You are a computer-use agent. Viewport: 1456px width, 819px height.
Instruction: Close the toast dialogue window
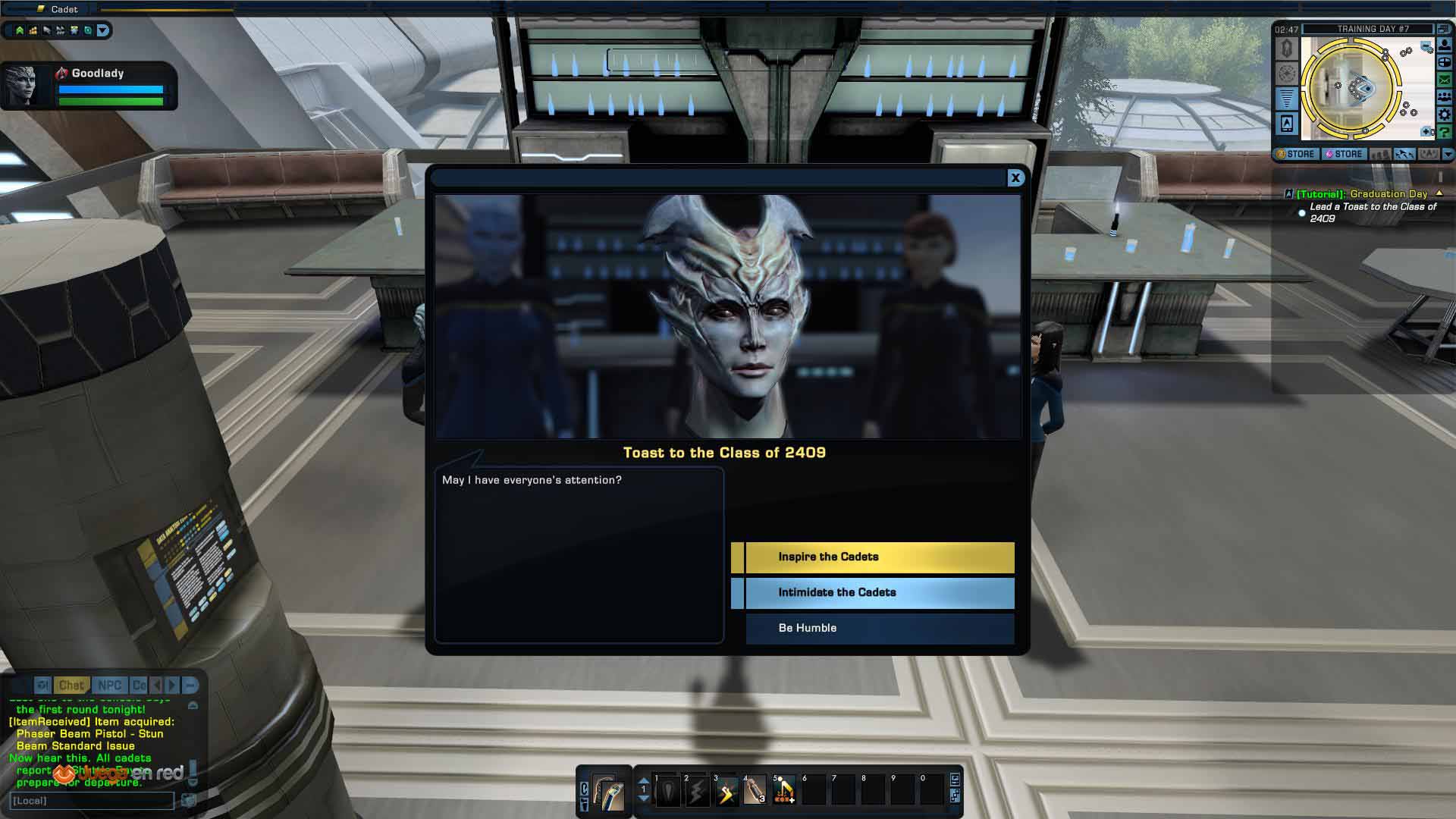click(x=1015, y=177)
